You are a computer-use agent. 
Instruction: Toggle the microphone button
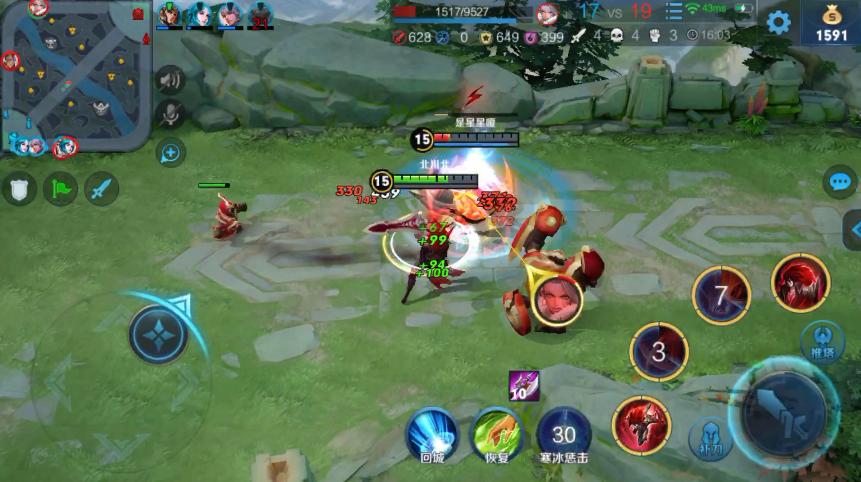(x=170, y=114)
